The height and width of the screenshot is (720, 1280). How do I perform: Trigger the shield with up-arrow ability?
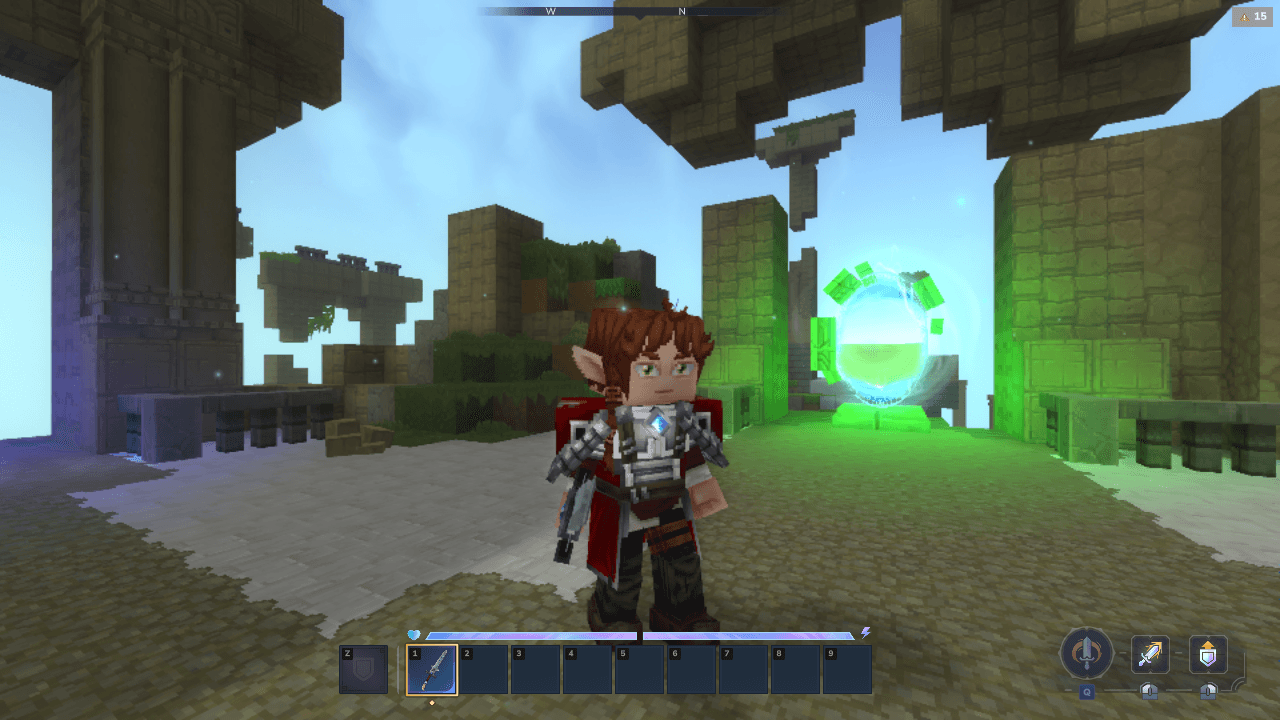(x=1208, y=655)
